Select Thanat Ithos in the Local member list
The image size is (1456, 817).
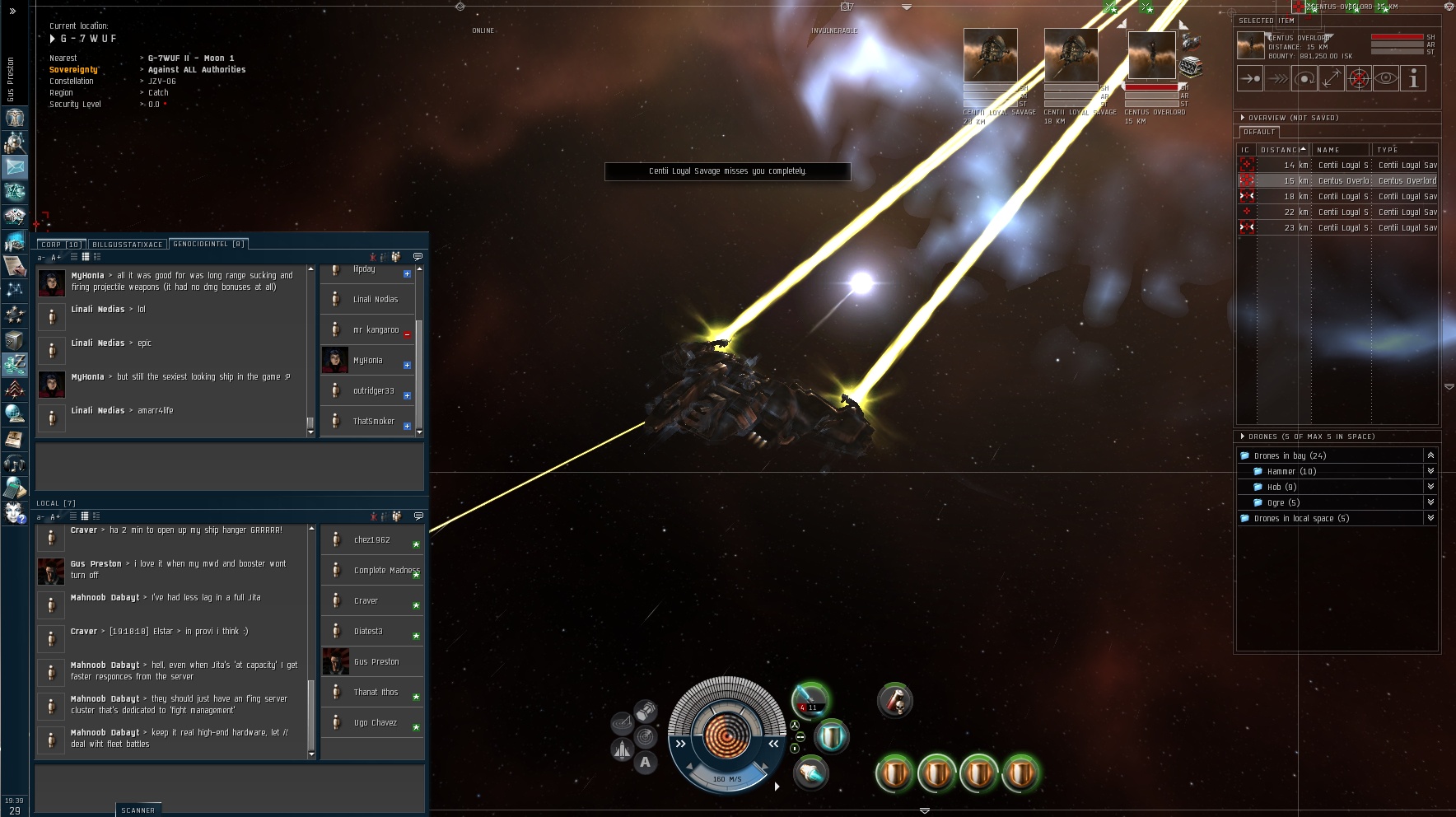pos(376,693)
